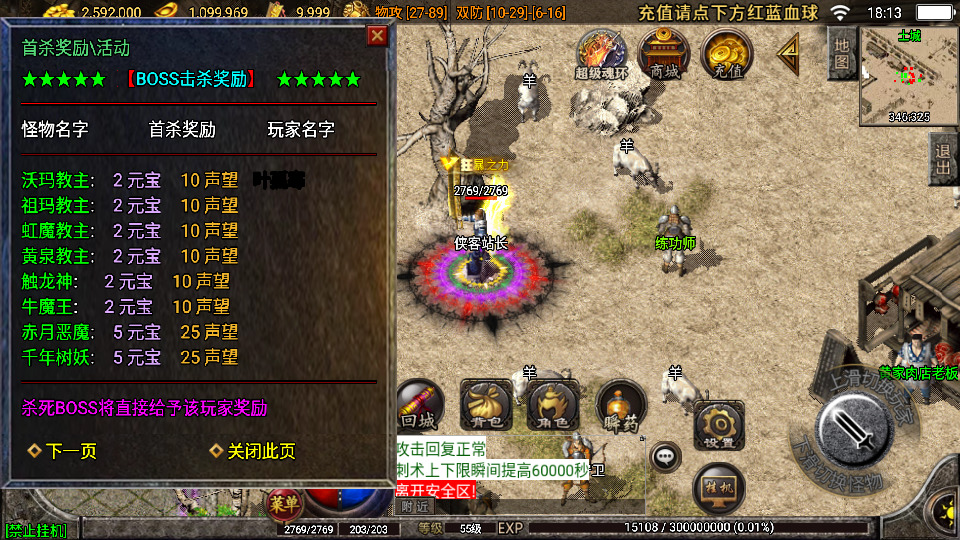Image resolution: width=960 pixels, height=540 pixels.
Task: Open the chat speech-bubble button
Action: (x=665, y=457)
